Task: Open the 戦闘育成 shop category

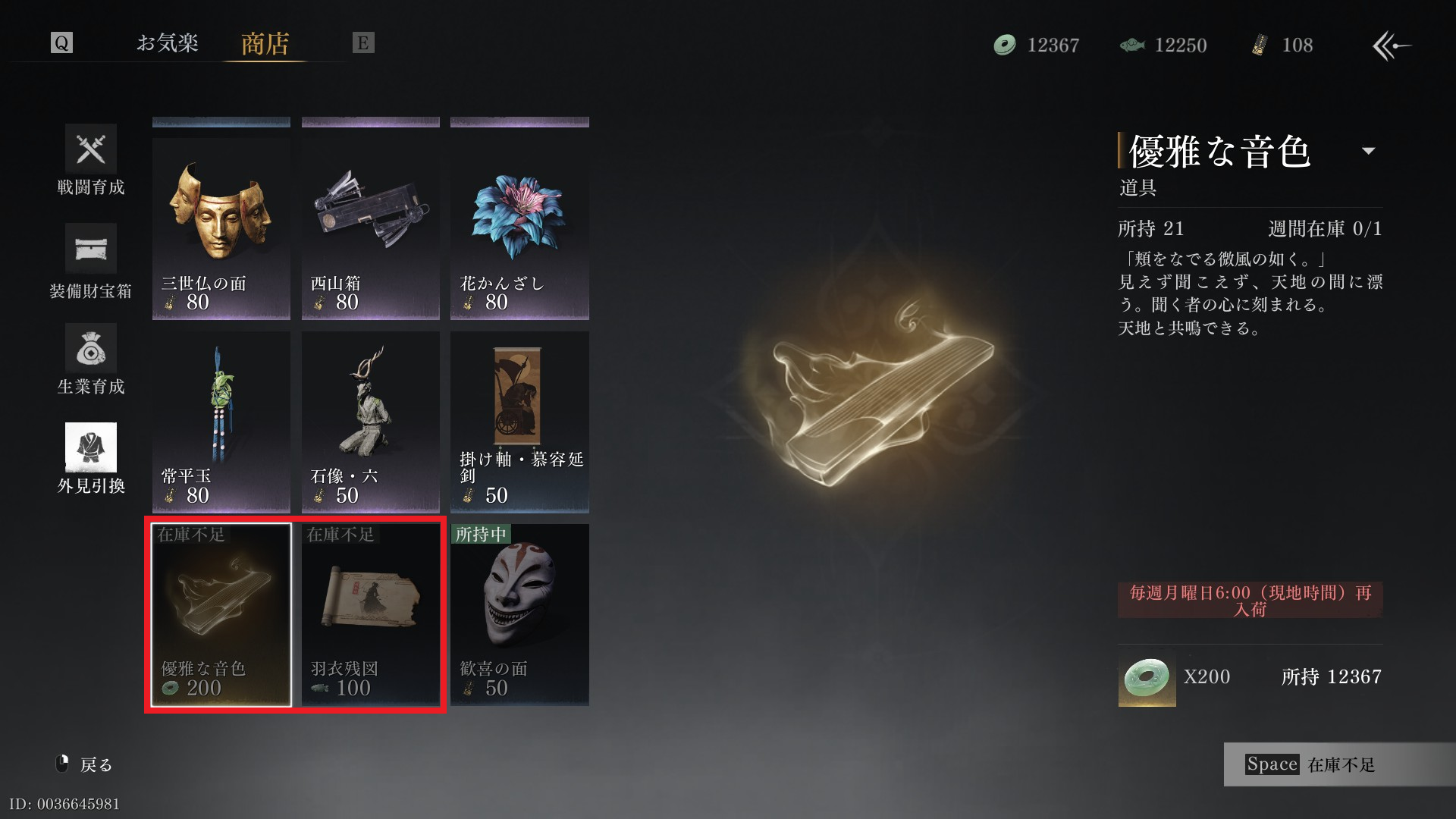Action: click(x=91, y=160)
